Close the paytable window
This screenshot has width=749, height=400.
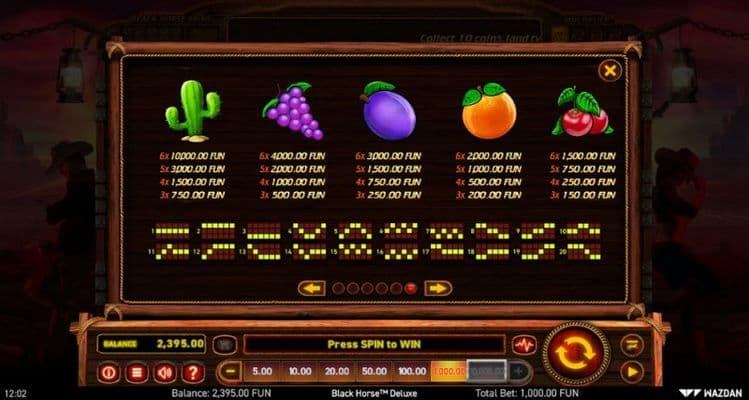[609, 70]
